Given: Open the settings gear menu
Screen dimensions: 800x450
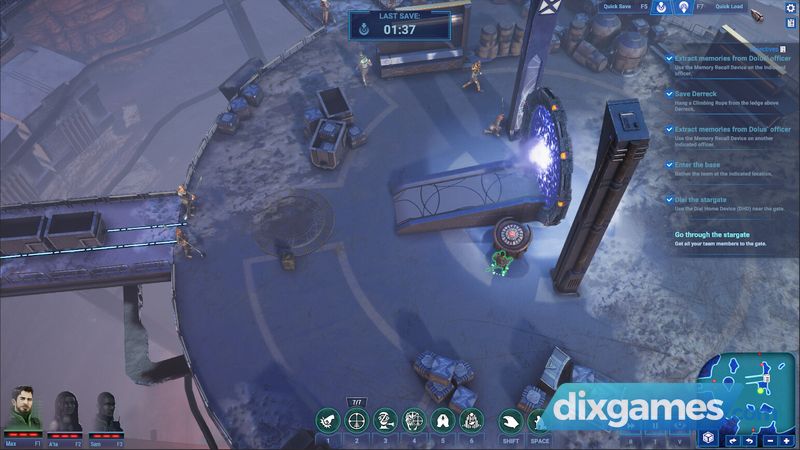Looking at the screenshot, I should [x=791, y=8].
